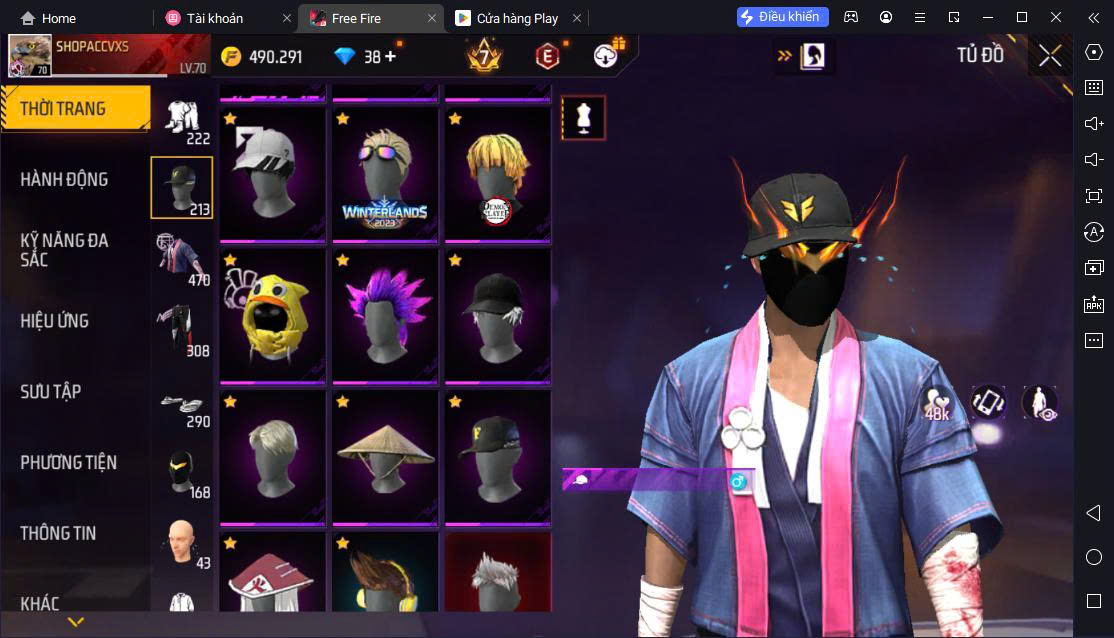
Task: Click the mannequin preview icon
Action: [584, 118]
